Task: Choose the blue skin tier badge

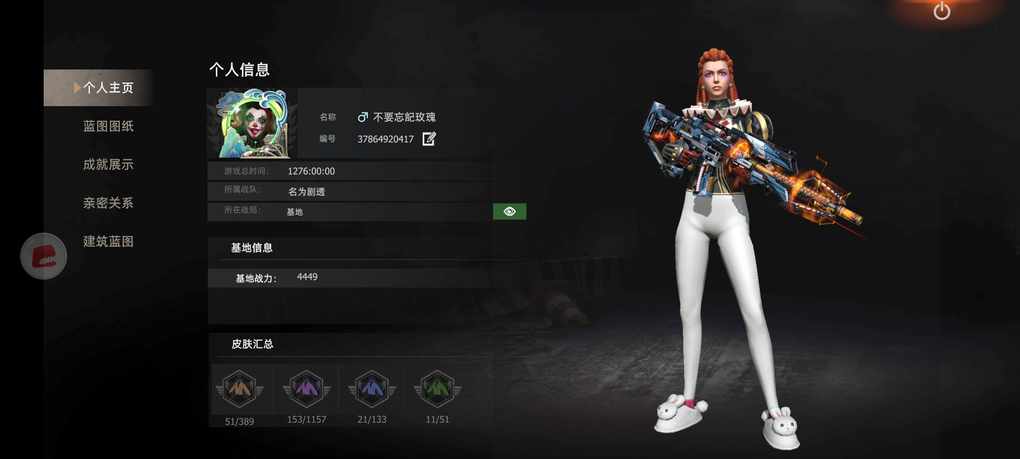Action: (x=371, y=388)
